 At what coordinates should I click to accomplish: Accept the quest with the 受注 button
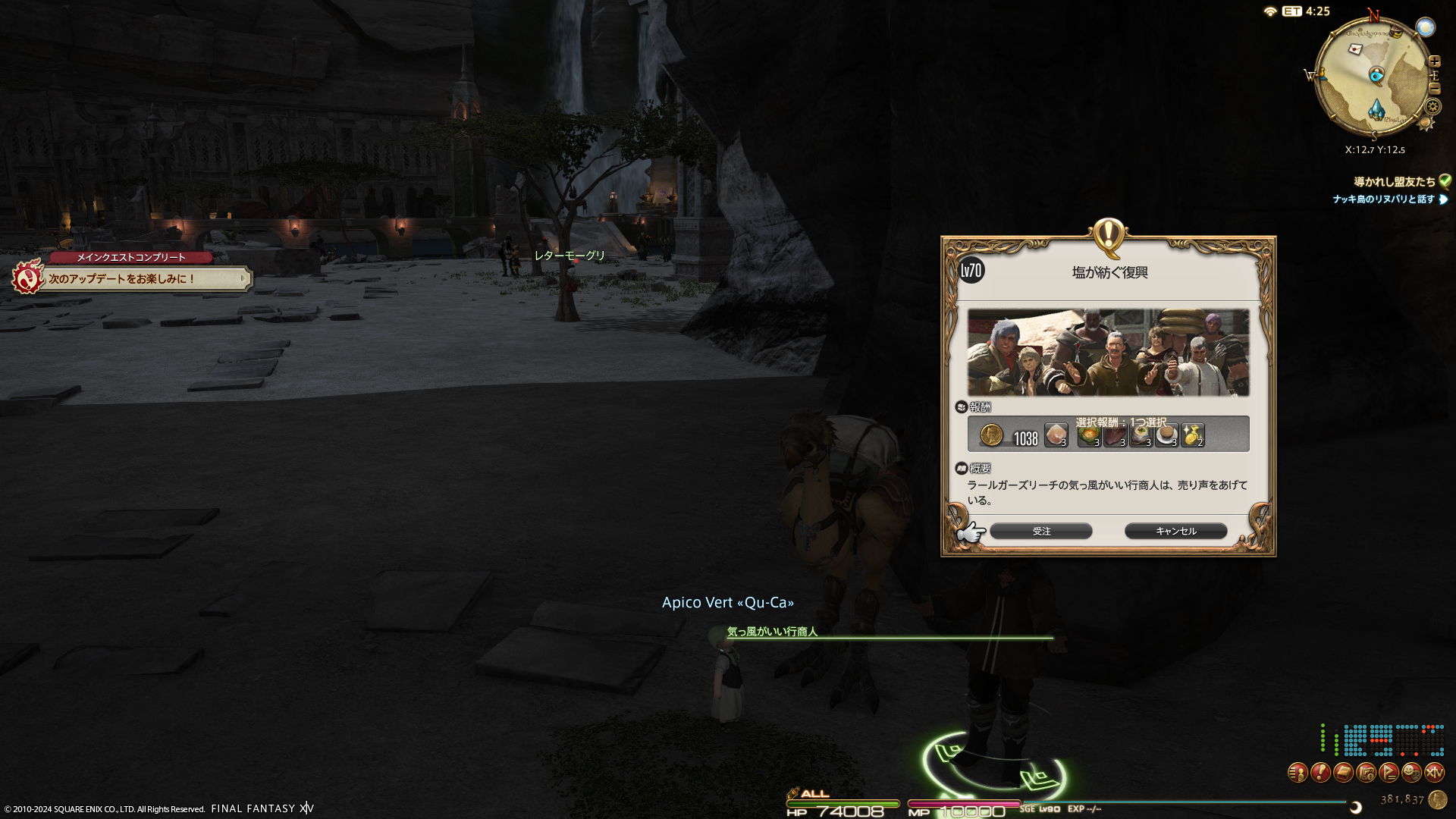click(1040, 532)
